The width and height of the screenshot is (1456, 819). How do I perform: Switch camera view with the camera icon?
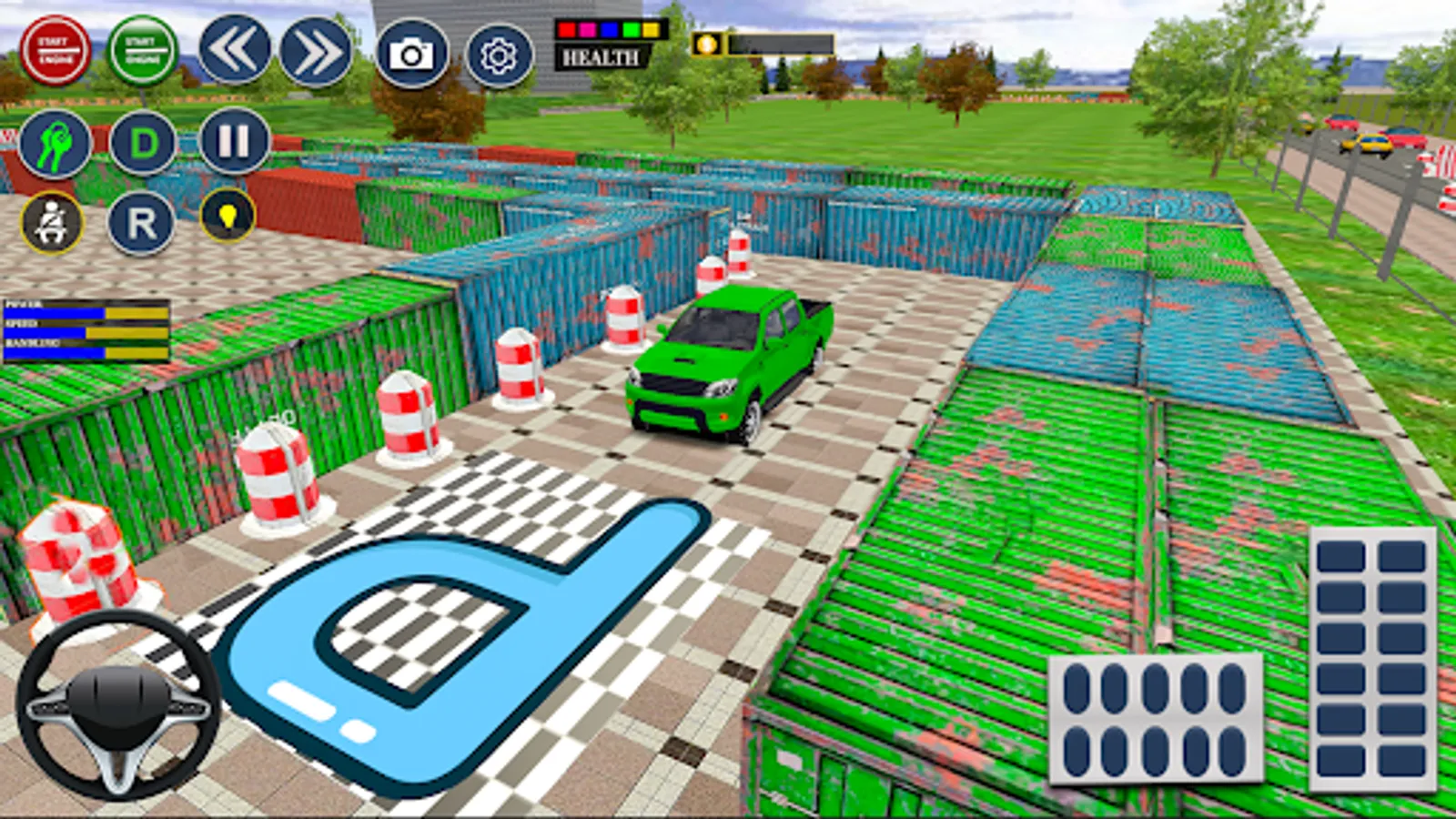coord(411,55)
